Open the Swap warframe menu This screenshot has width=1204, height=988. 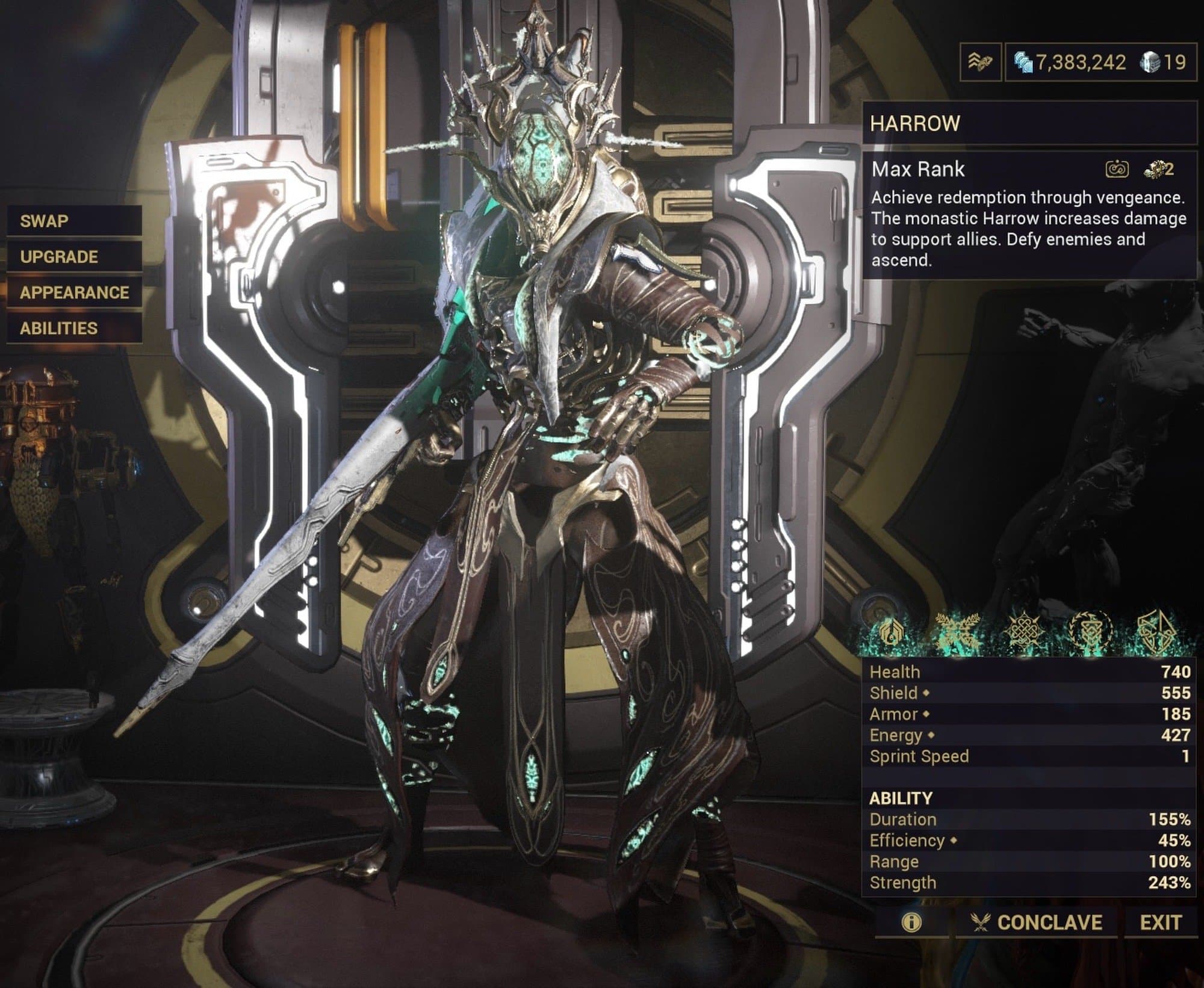[x=74, y=221]
